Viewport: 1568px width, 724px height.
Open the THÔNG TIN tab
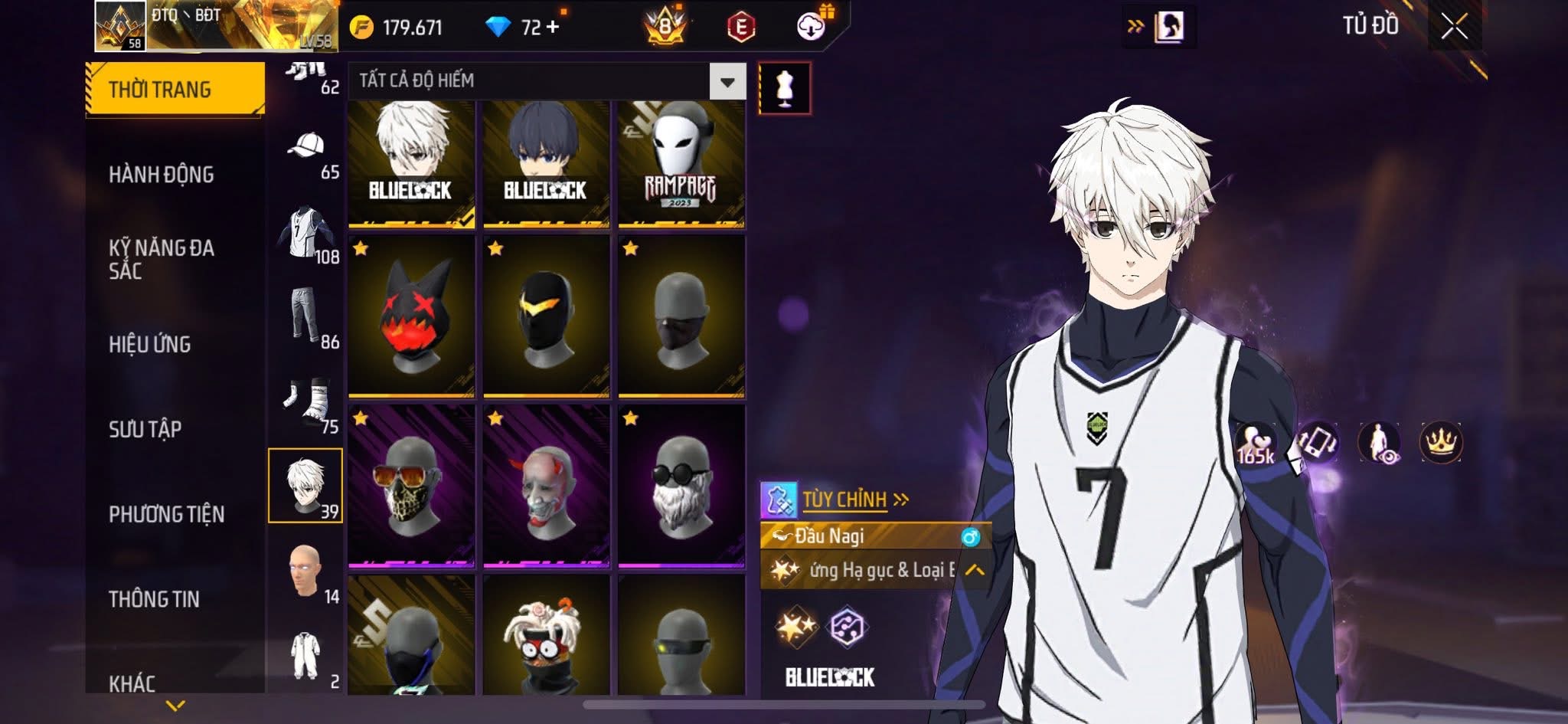[154, 599]
